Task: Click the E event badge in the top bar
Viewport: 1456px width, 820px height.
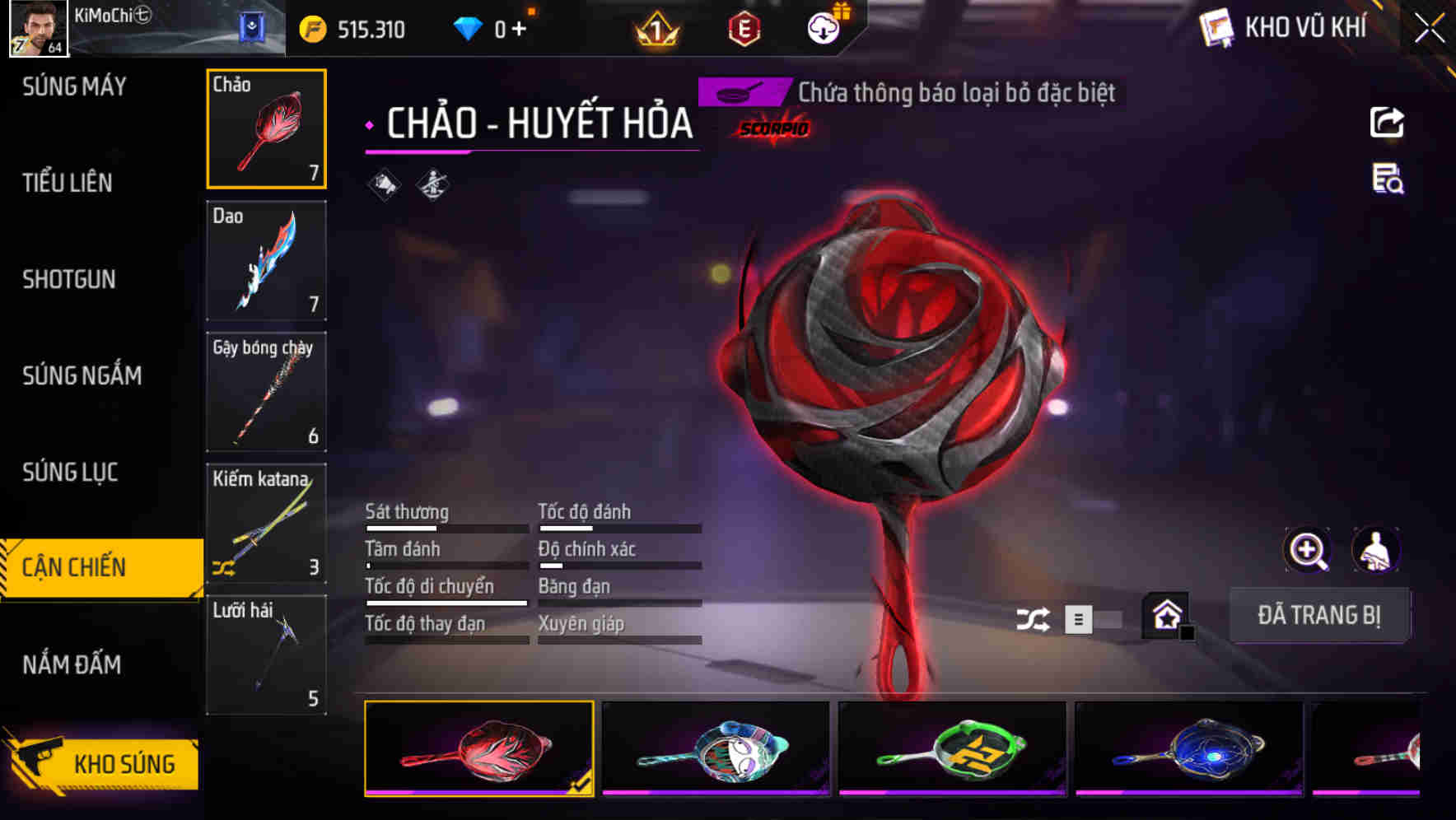Action: pos(744,27)
